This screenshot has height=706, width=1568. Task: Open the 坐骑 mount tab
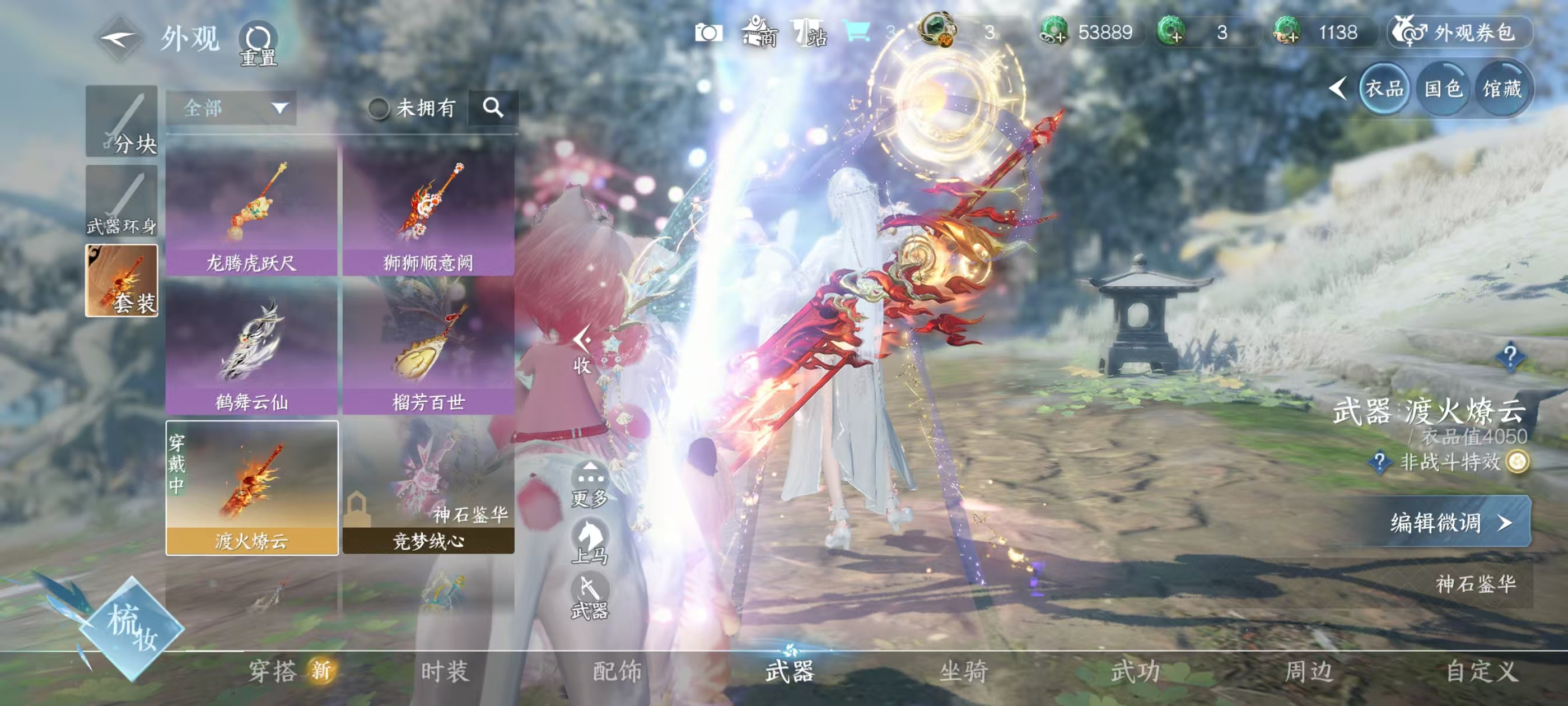pyautogui.click(x=963, y=671)
